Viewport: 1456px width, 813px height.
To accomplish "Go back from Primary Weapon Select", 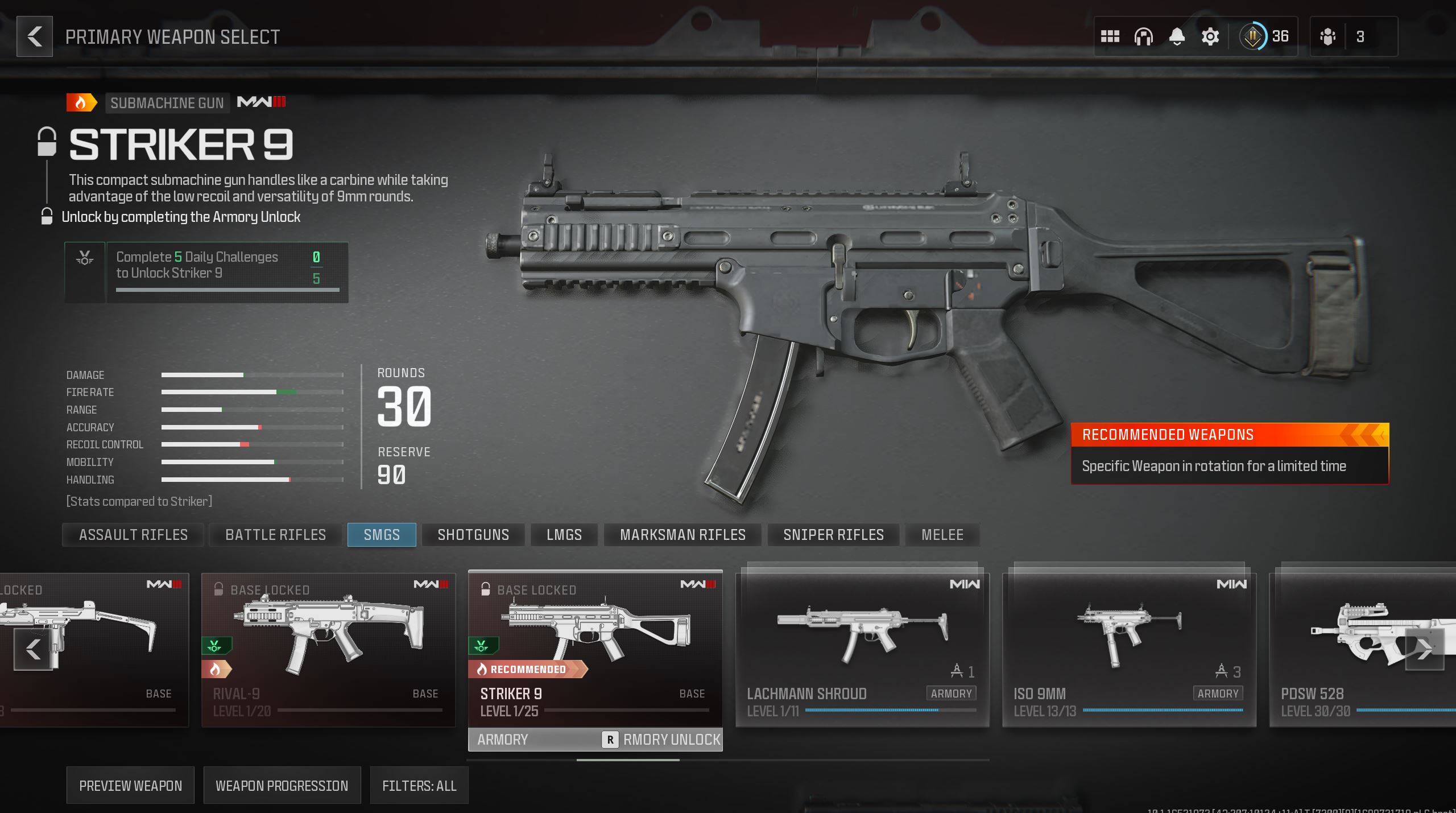I will [x=35, y=36].
